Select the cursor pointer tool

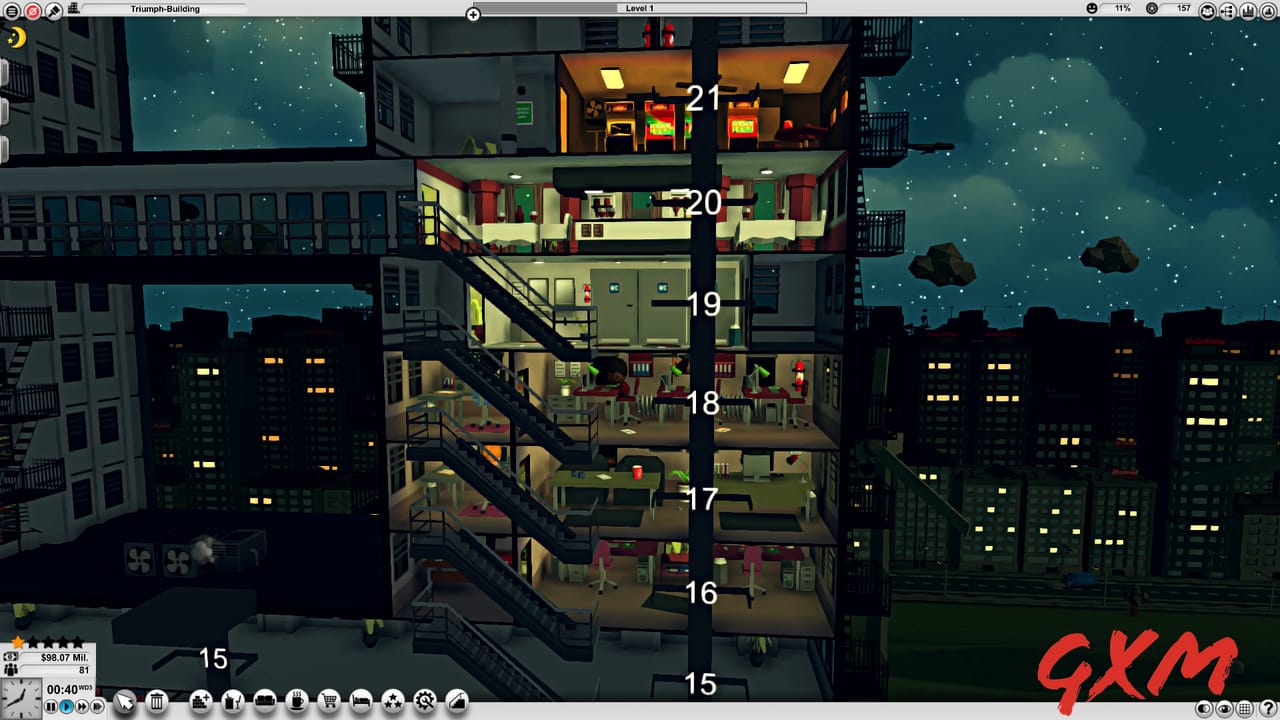click(x=125, y=700)
